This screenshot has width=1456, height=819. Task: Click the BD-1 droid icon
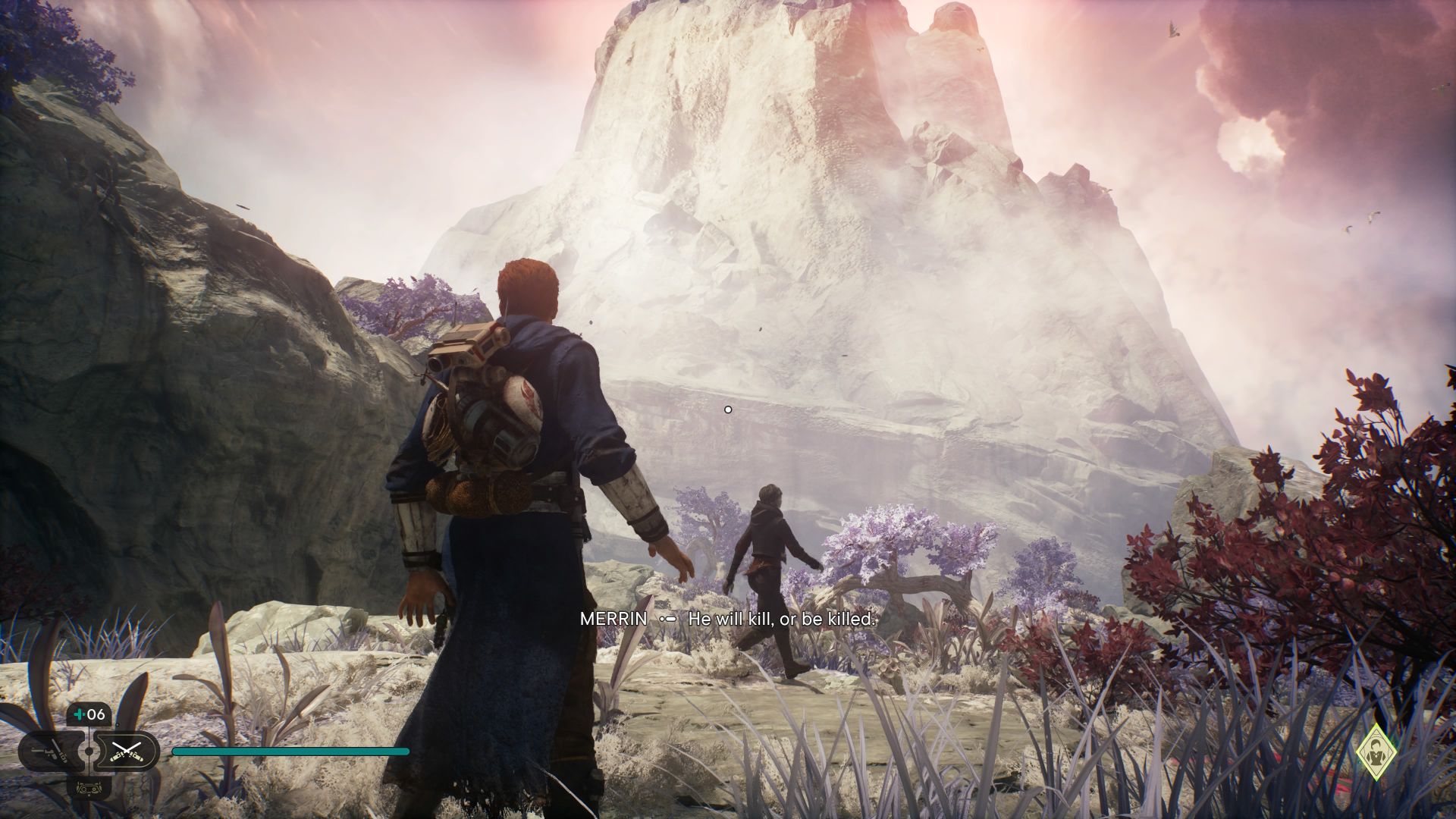(x=89, y=786)
